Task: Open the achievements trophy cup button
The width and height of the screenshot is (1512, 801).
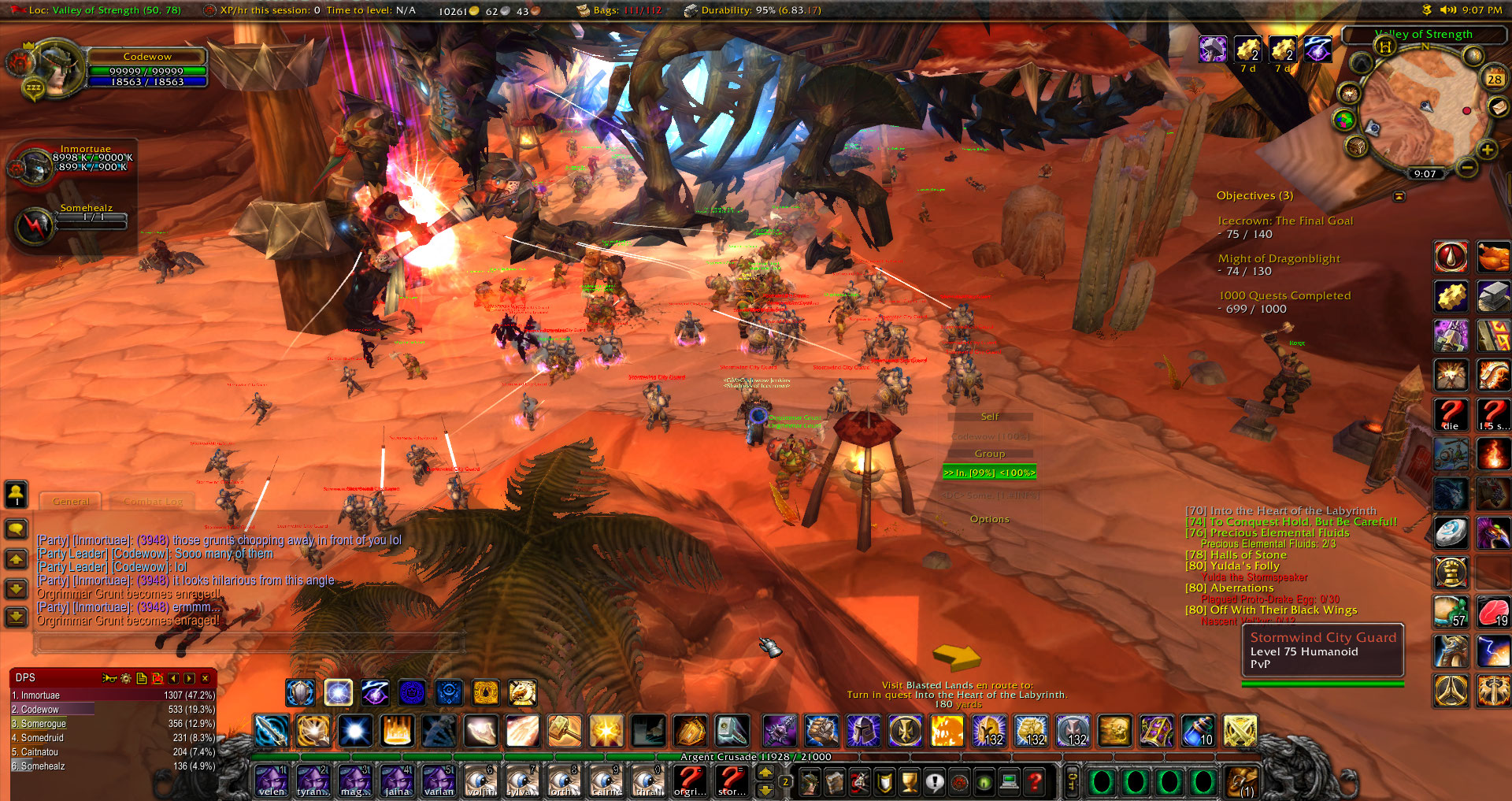Action: [x=909, y=781]
